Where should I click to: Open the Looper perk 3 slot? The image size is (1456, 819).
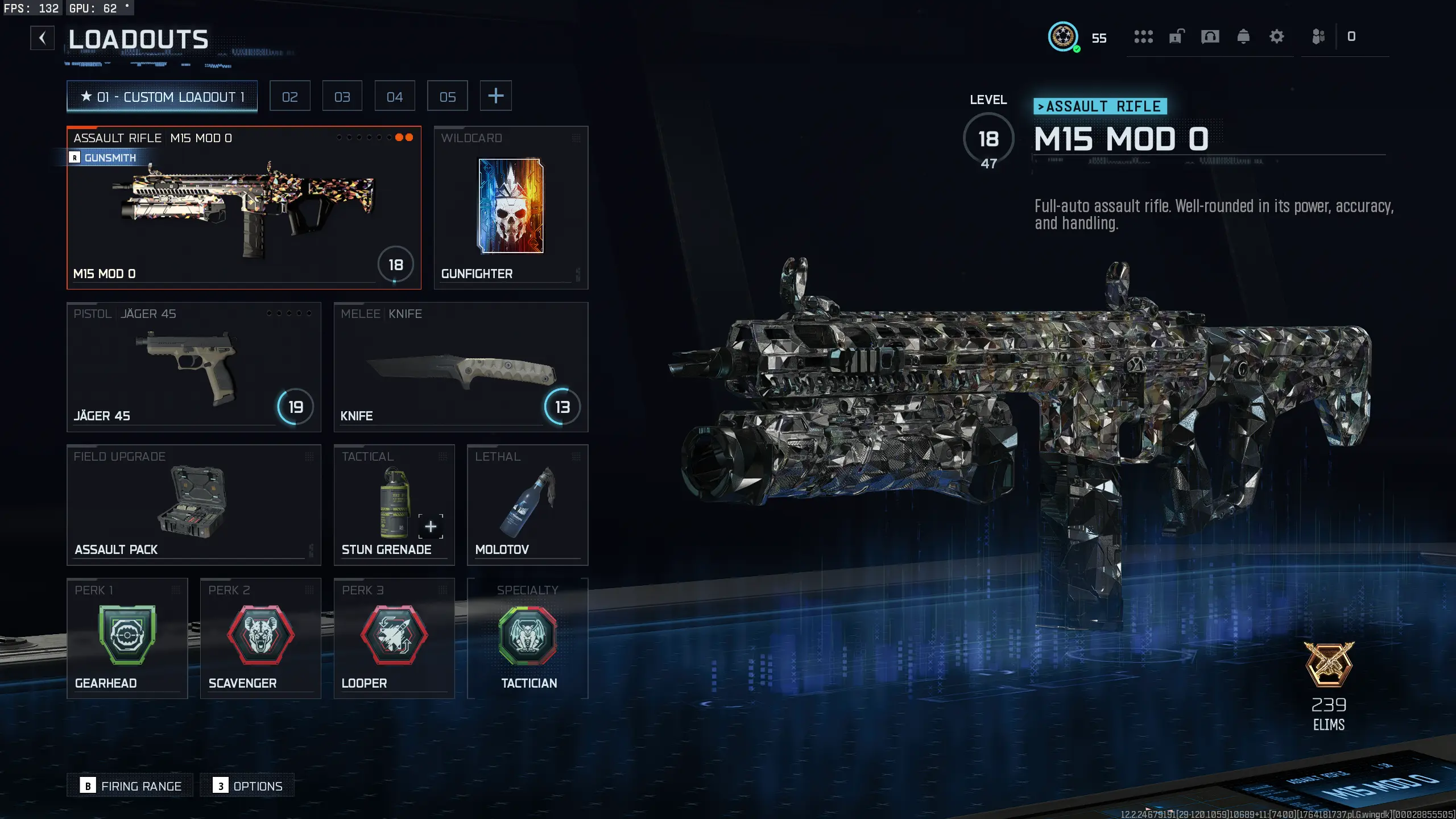coord(394,638)
